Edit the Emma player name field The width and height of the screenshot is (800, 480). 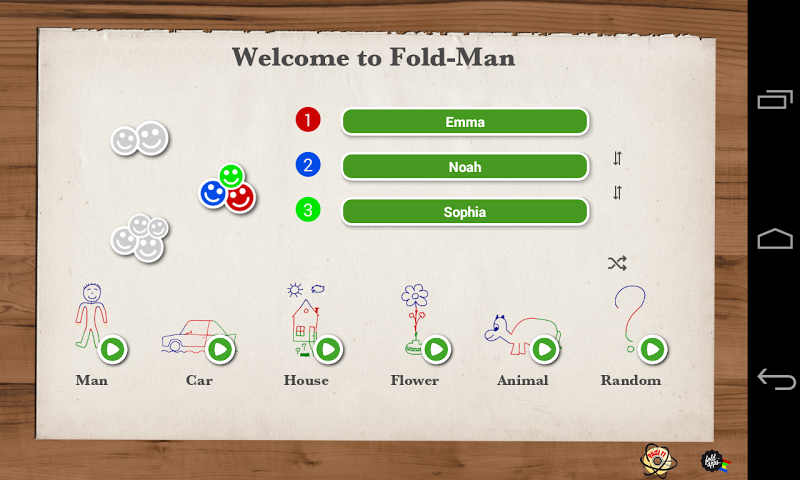pos(465,122)
